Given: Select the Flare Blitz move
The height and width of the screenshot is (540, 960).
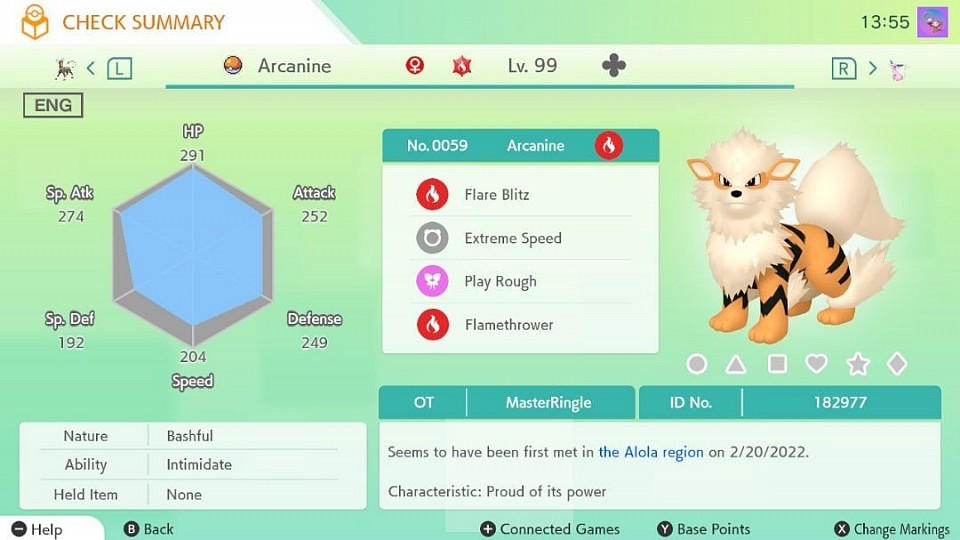Looking at the screenshot, I should [x=497, y=195].
